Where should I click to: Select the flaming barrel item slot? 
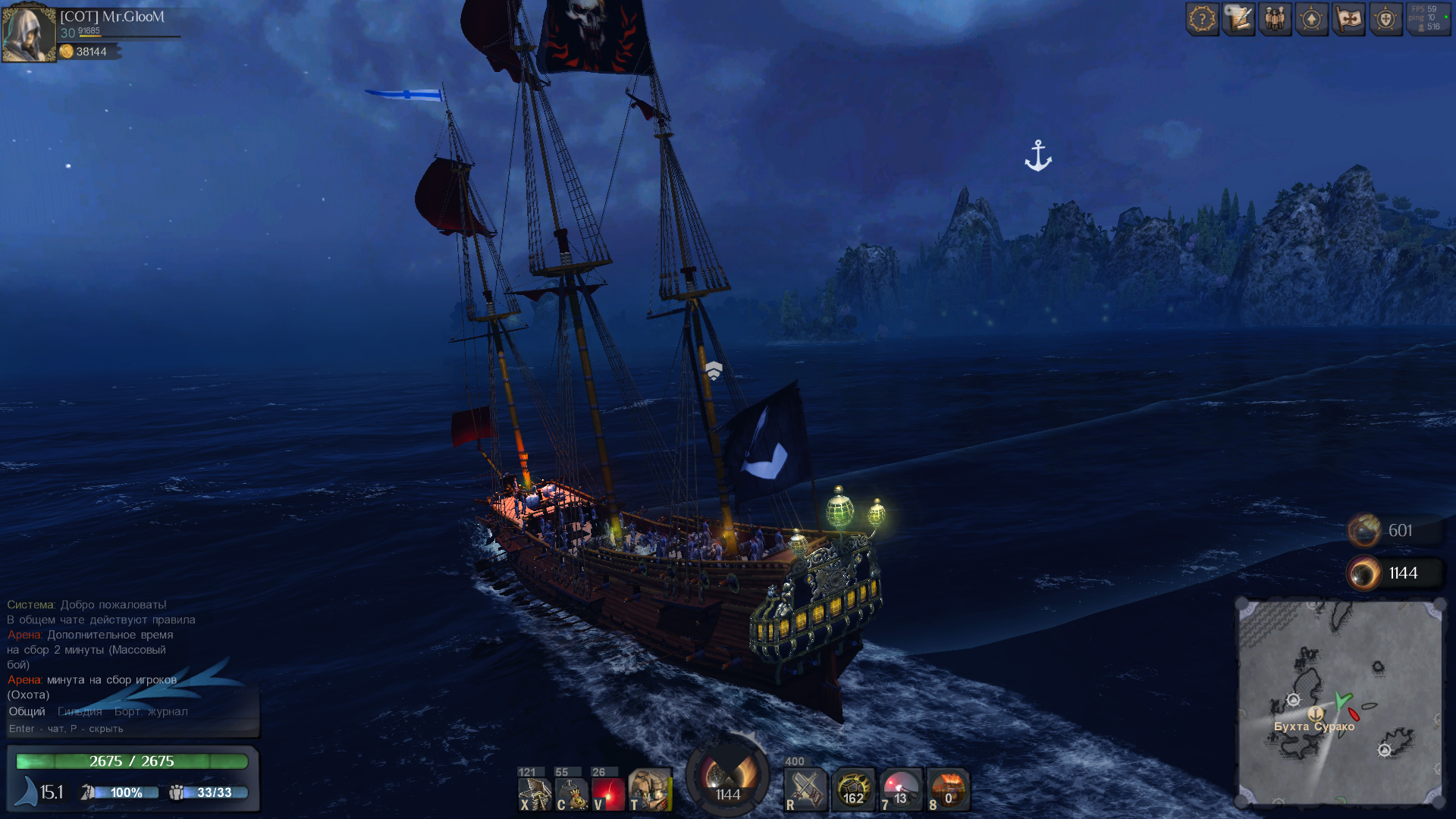948,790
